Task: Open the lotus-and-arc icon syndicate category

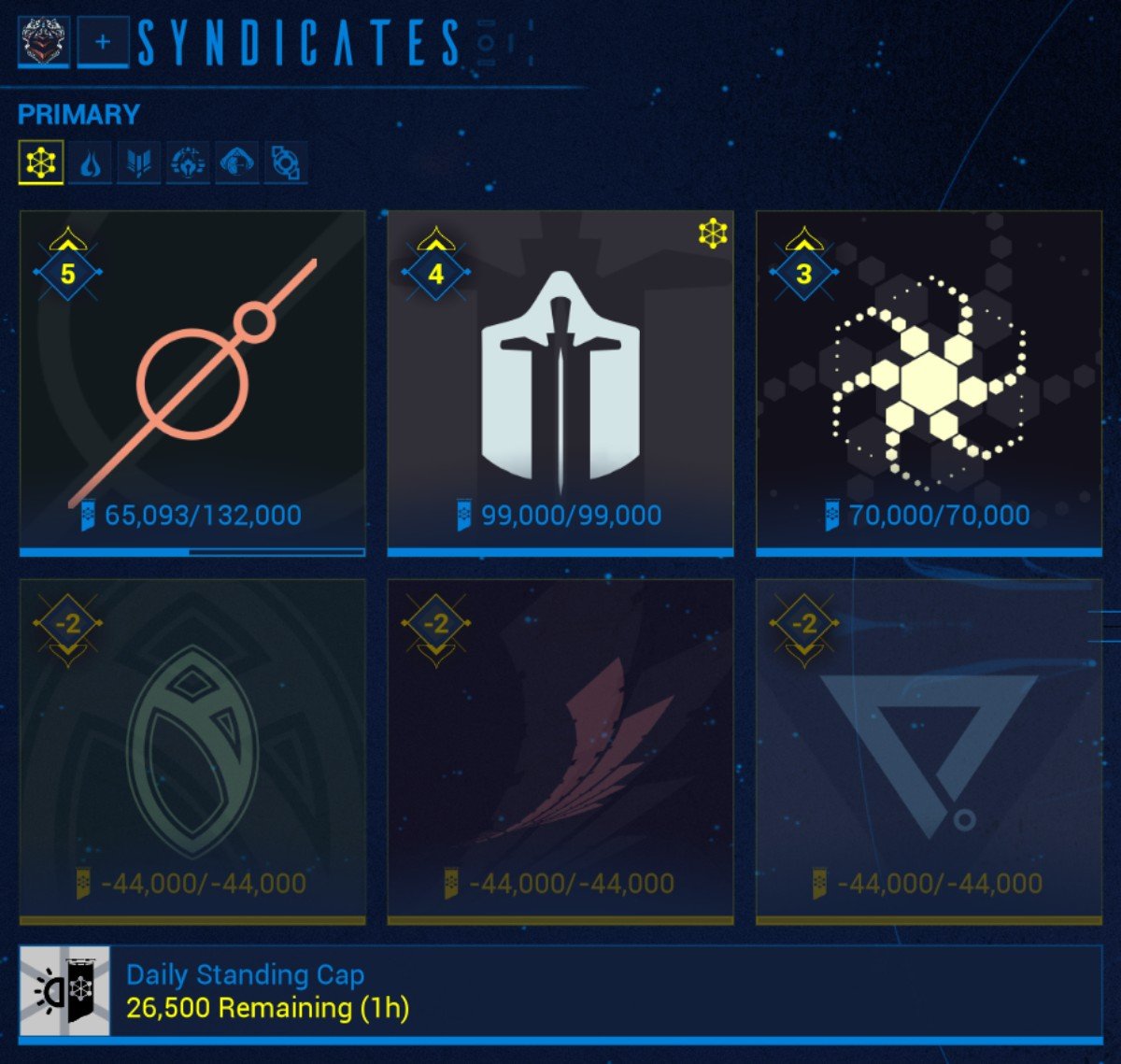Action: 188,163
